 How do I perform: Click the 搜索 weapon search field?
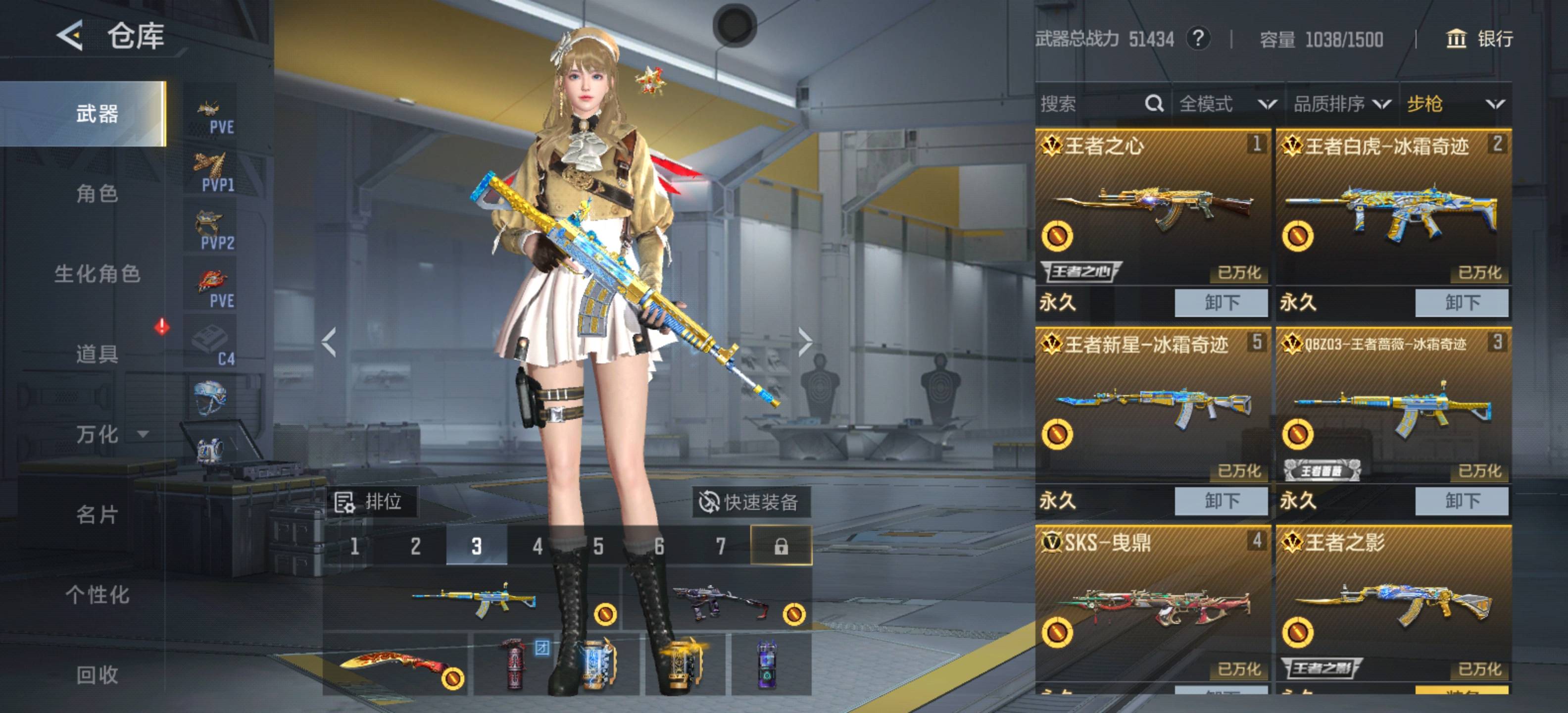(x=1089, y=104)
